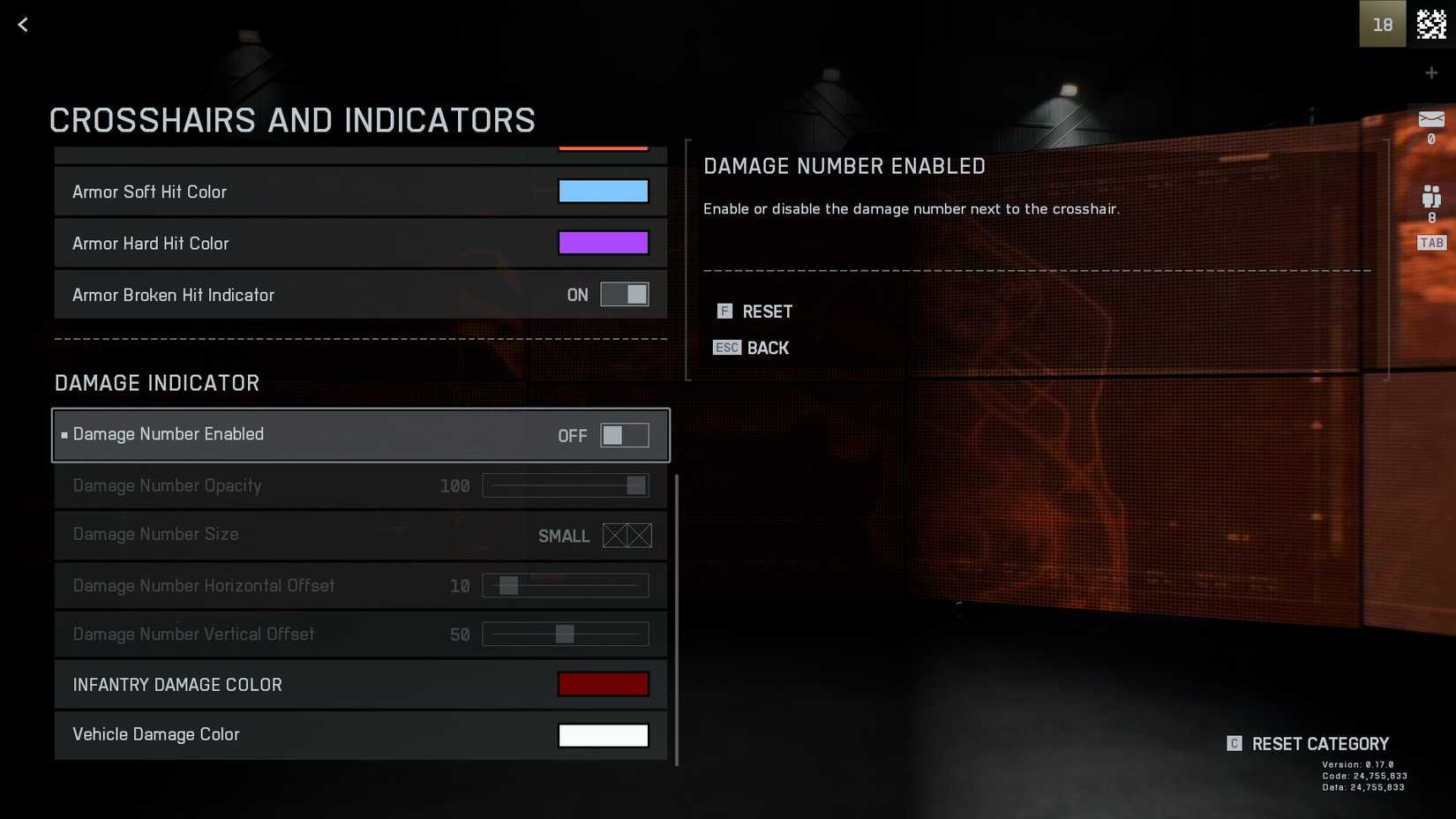Switch Armor Broken Hit Indicator off
This screenshot has width=1456, height=819.
(625, 295)
